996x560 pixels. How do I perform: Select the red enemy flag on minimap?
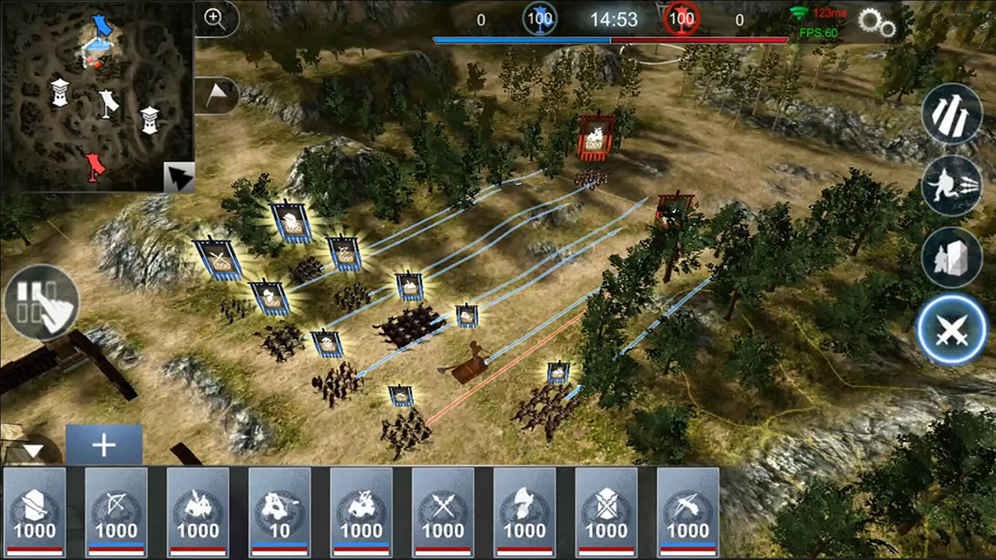(x=94, y=165)
